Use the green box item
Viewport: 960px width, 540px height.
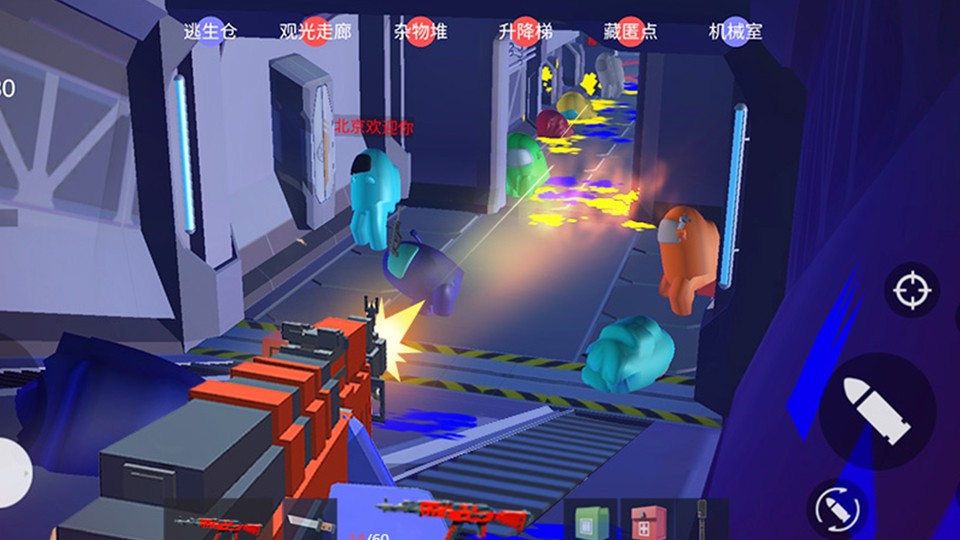coord(590,521)
